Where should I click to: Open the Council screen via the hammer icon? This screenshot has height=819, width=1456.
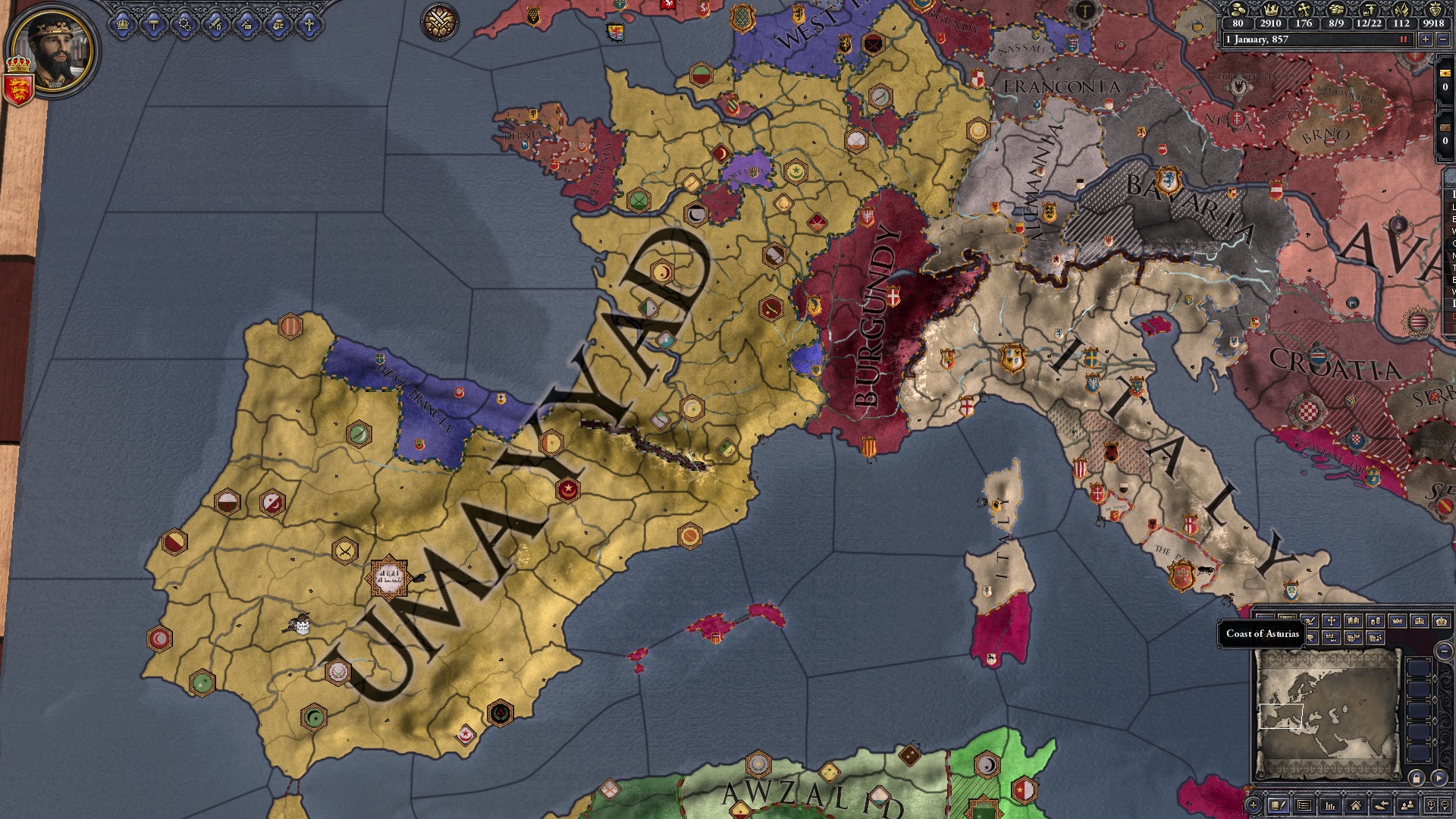(x=154, y=23)
